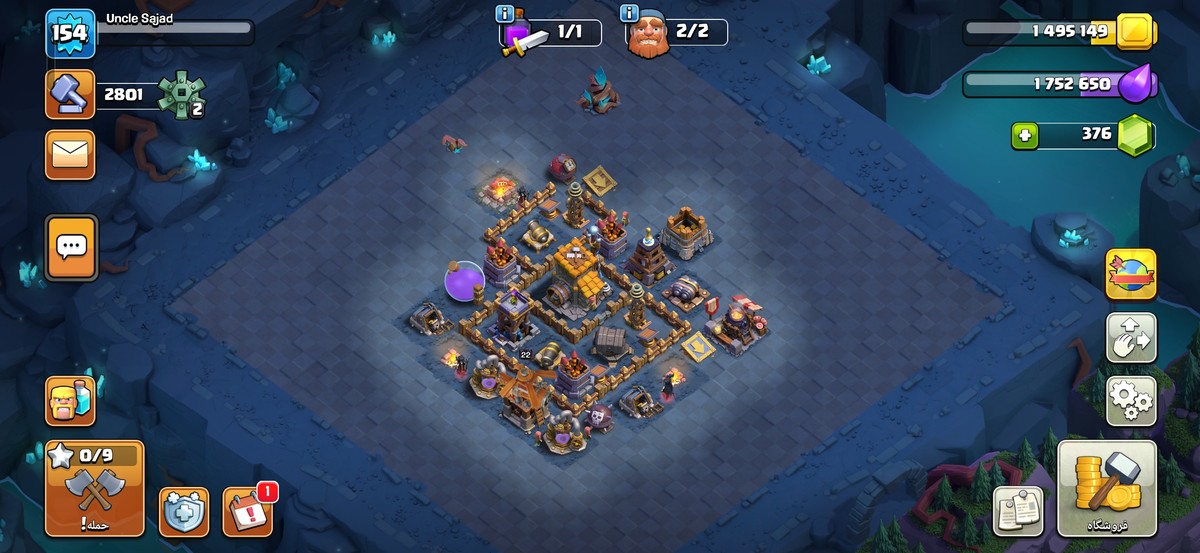Open the chat speech bubble
1200x553 pixels.
point(71,246)
